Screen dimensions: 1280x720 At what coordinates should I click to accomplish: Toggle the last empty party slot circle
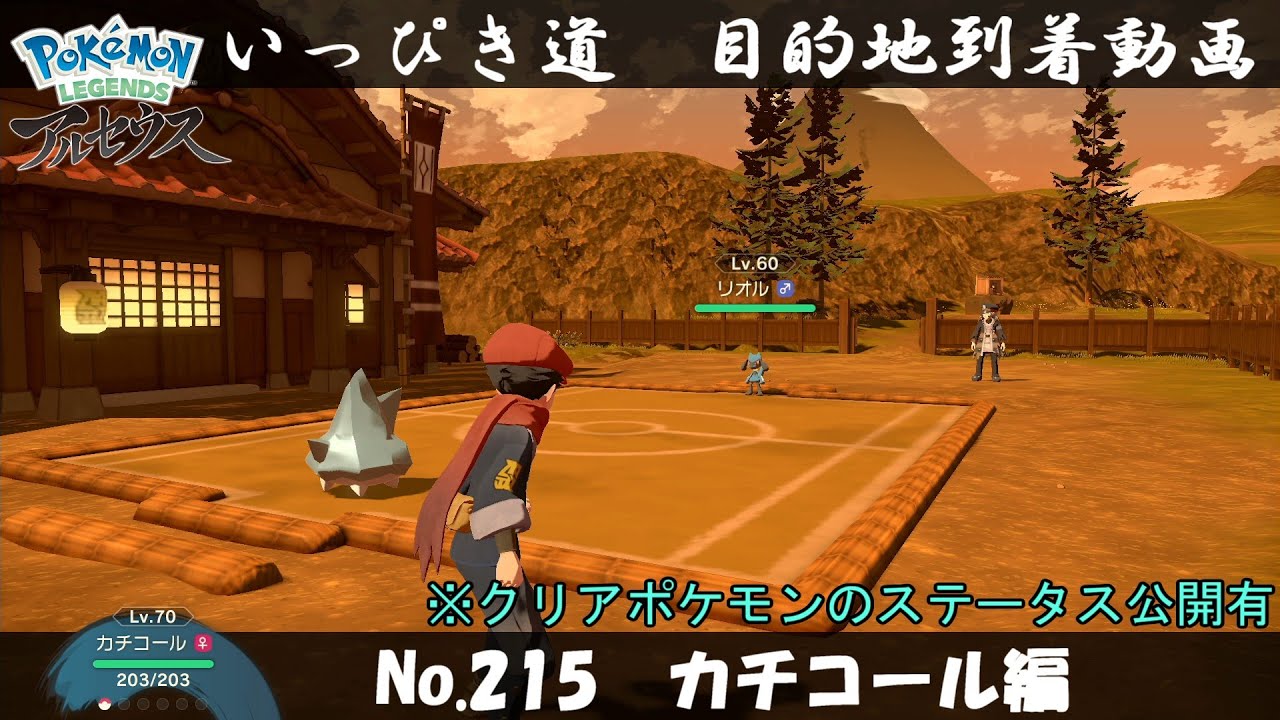pyautogui.click(x=202, y=704)
